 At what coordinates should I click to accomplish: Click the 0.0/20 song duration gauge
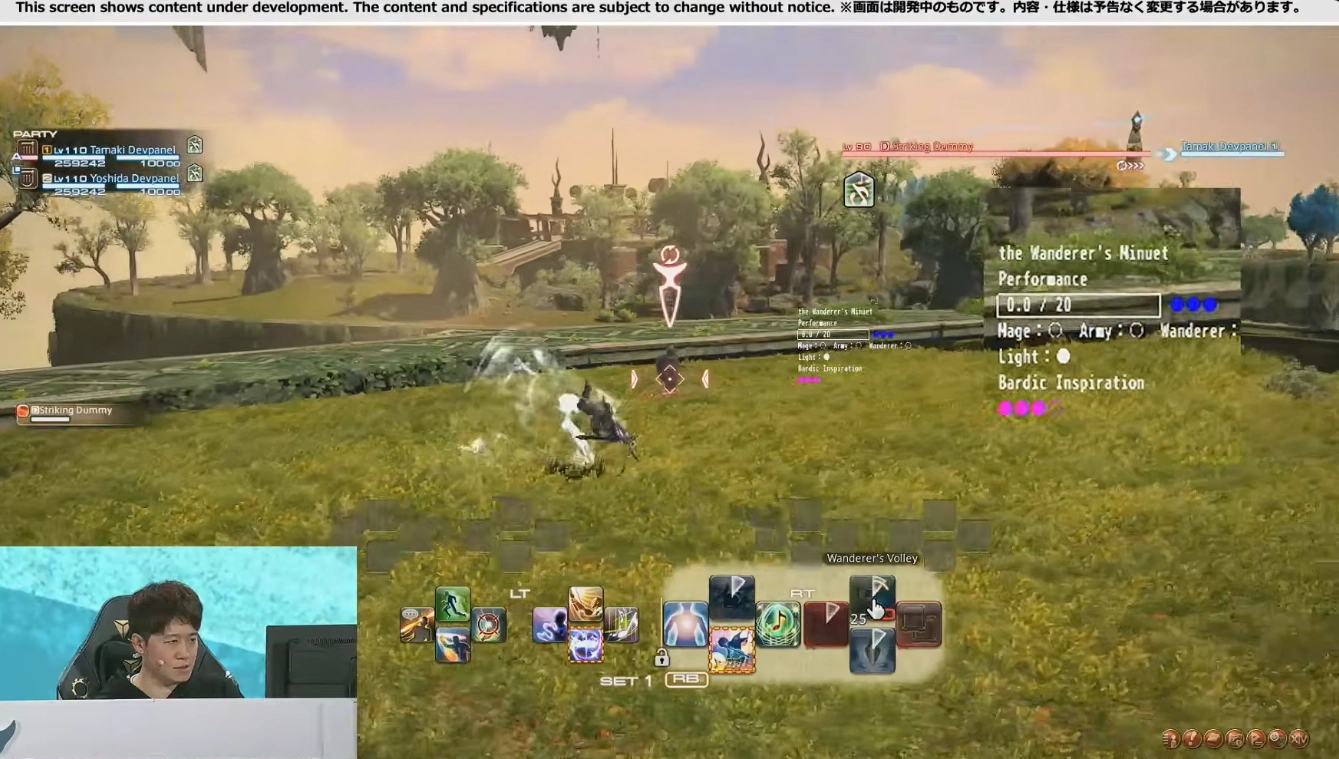coord(1078,304)
